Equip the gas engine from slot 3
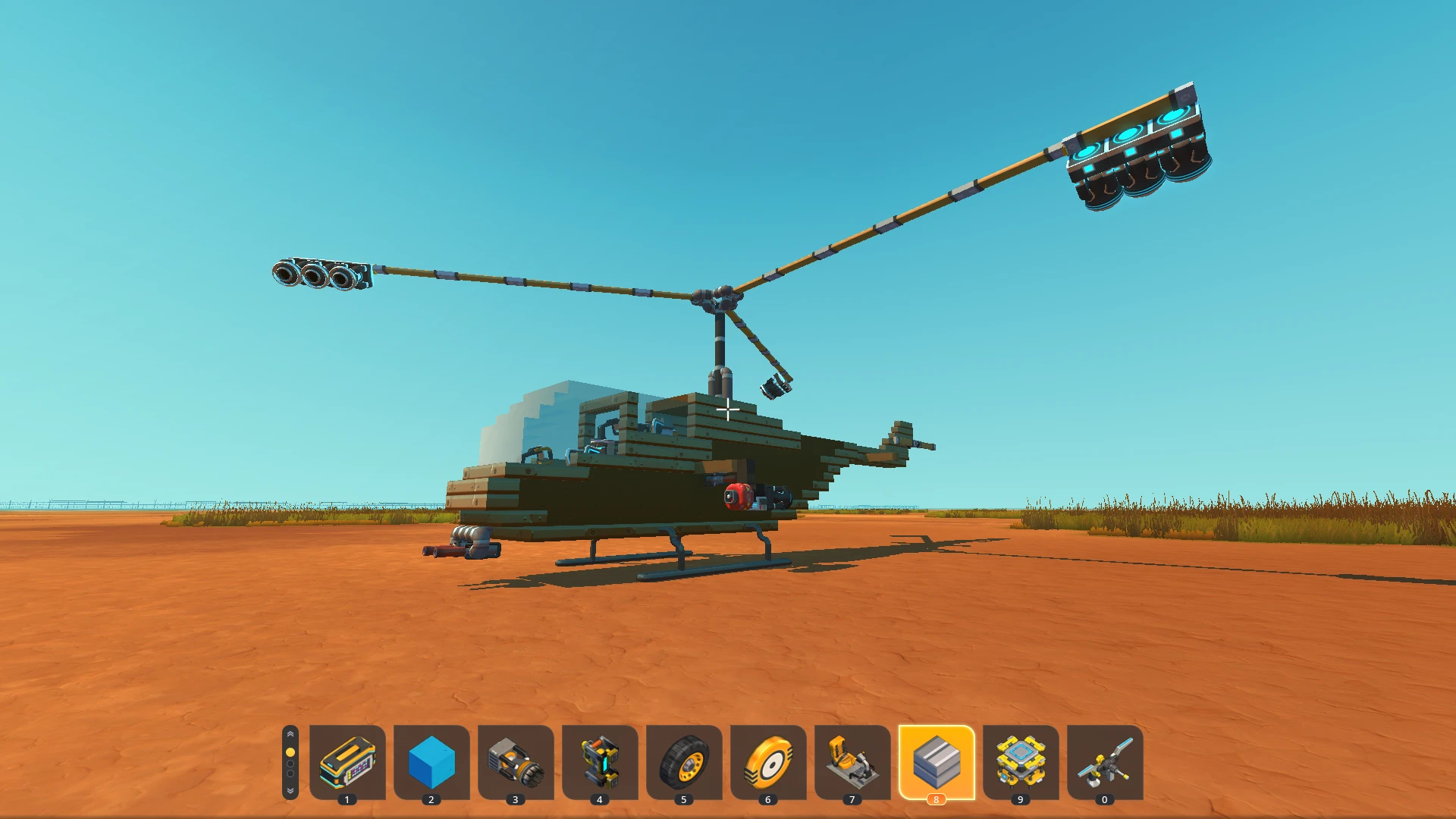Image resolution: width=1456 pixels, height=819 pixels. [516, 764]
